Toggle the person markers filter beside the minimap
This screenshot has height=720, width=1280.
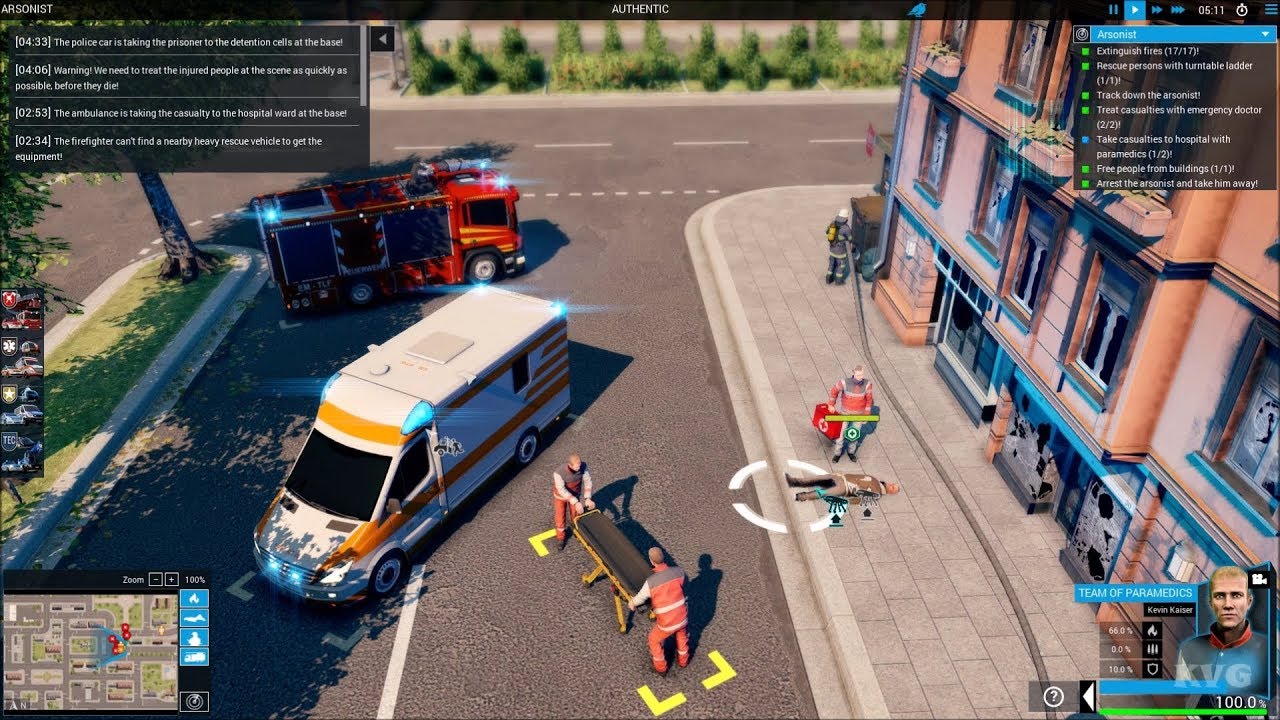pos(194,637)
